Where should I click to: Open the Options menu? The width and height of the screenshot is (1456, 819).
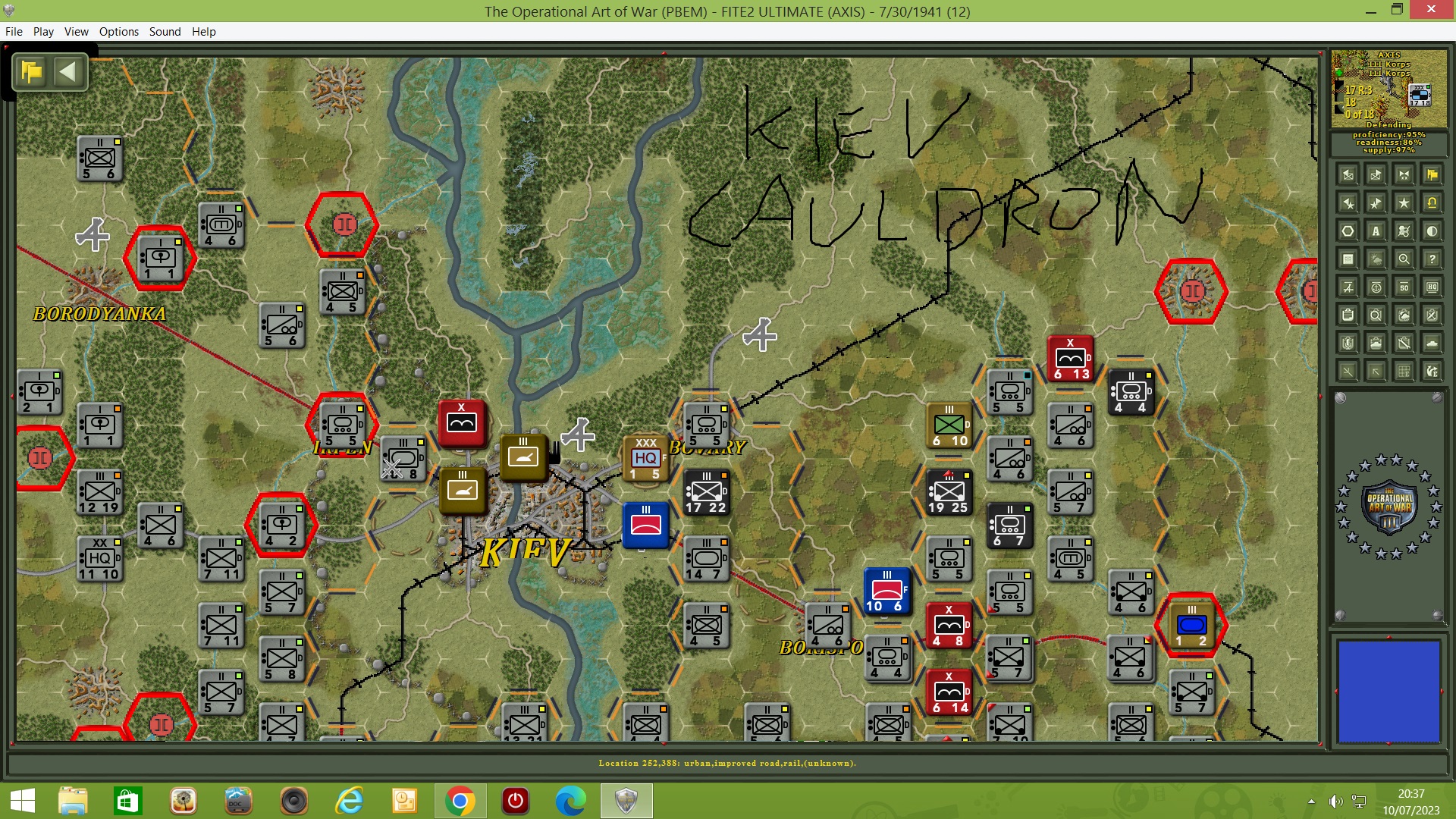(118, 31)
